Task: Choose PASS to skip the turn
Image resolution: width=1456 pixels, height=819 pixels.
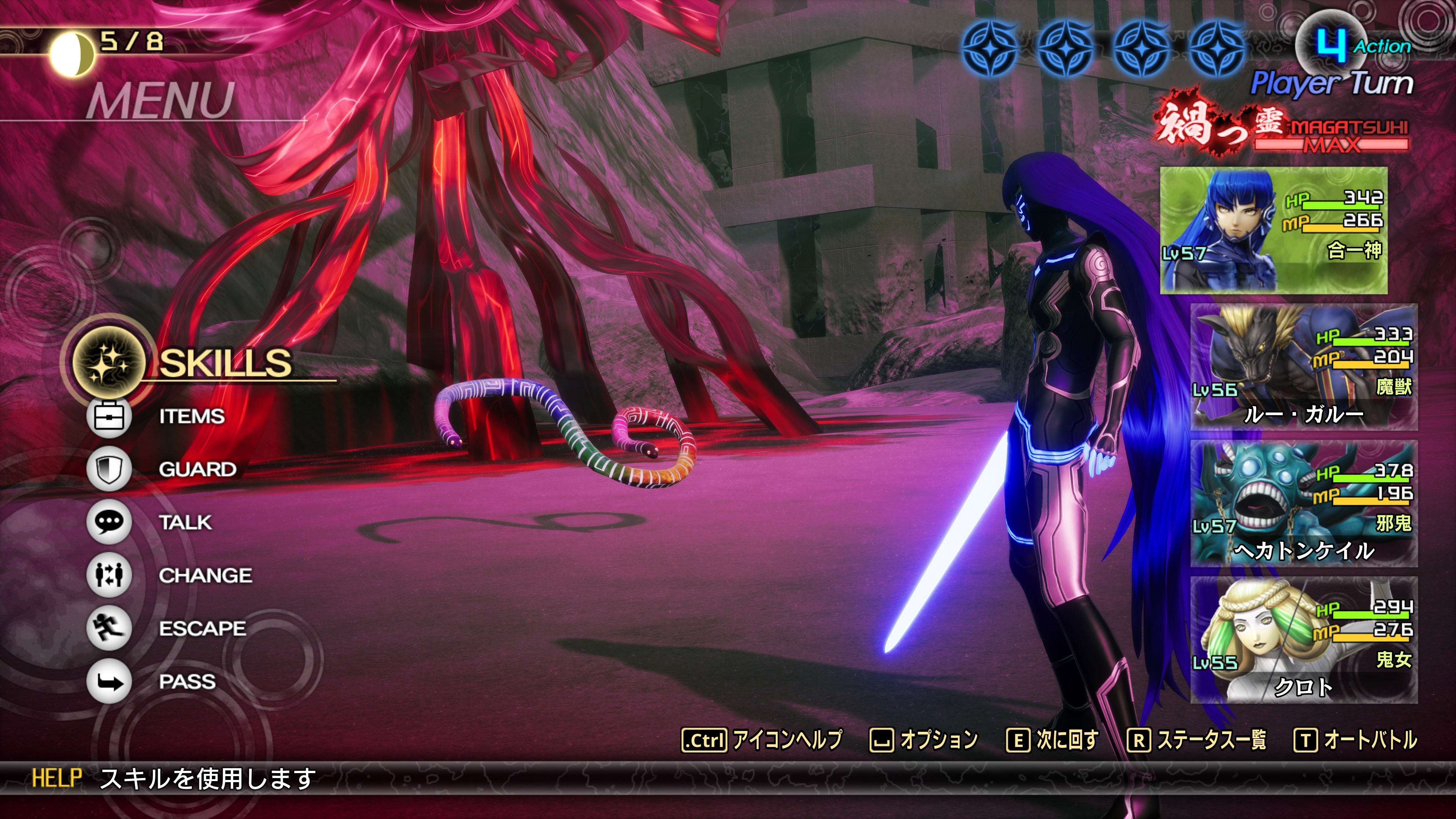Action: pyautogui.click(x=187, y=682)
